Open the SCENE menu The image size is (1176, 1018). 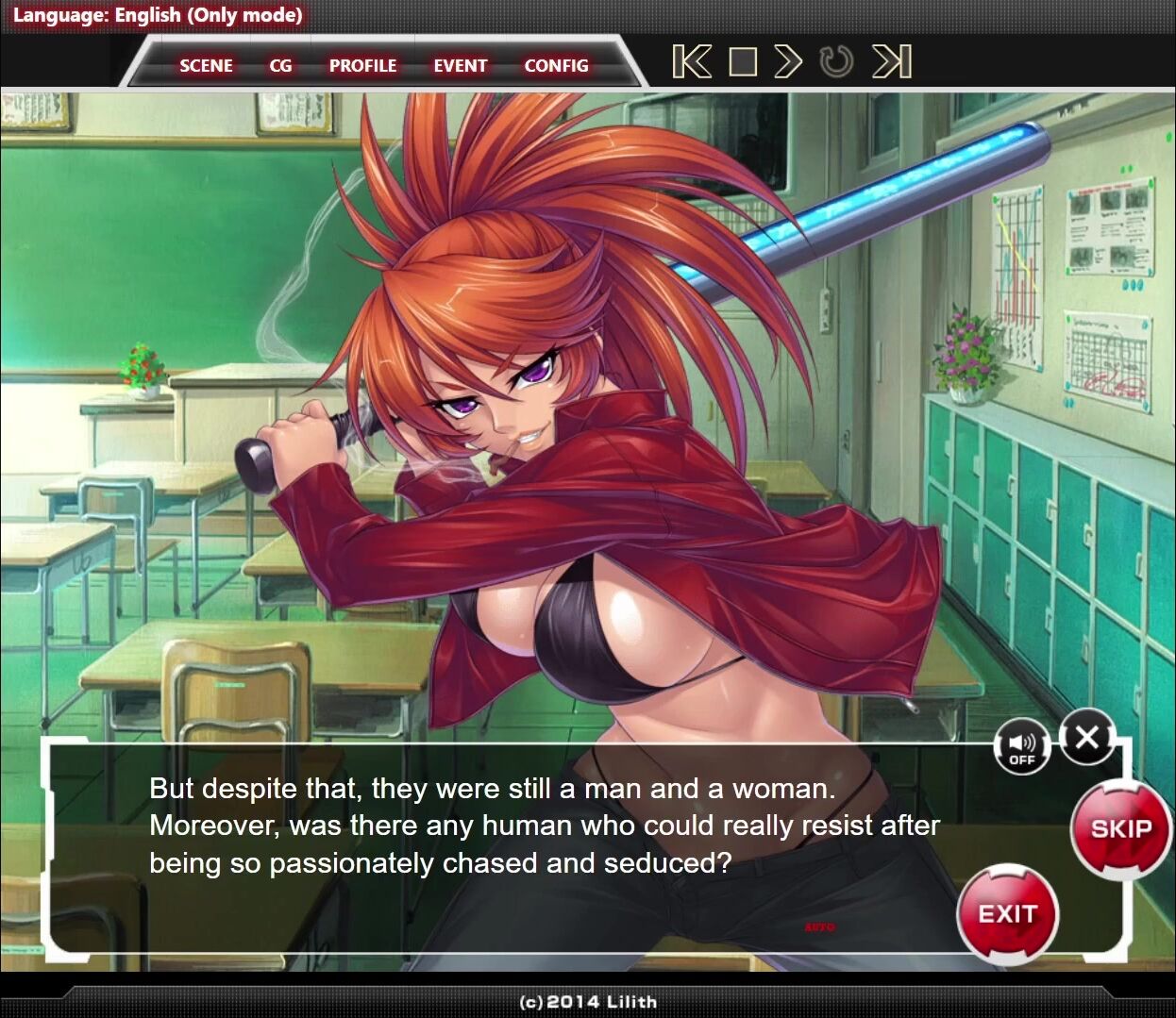click(206, 66)
